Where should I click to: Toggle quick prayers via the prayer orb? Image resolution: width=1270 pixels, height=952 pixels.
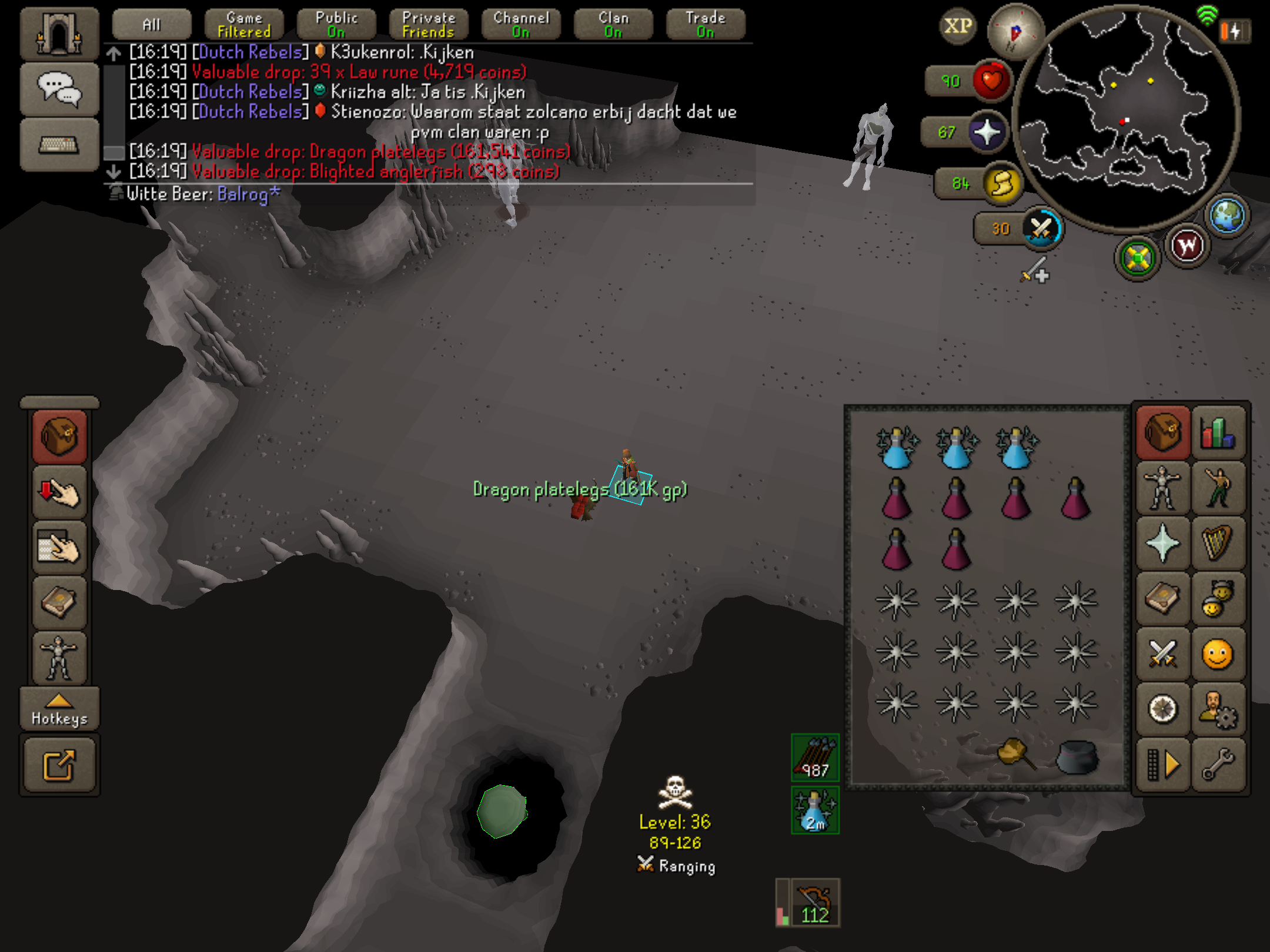[x=988, y=132]
